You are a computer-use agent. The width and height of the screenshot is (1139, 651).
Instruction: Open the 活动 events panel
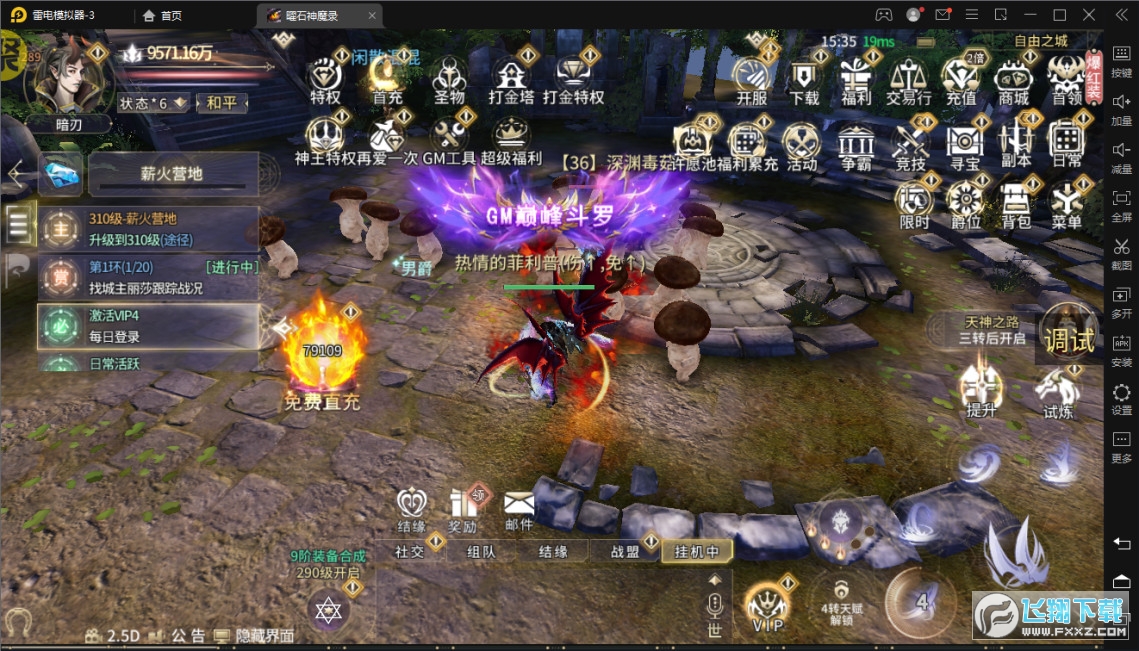click(801, 144)
